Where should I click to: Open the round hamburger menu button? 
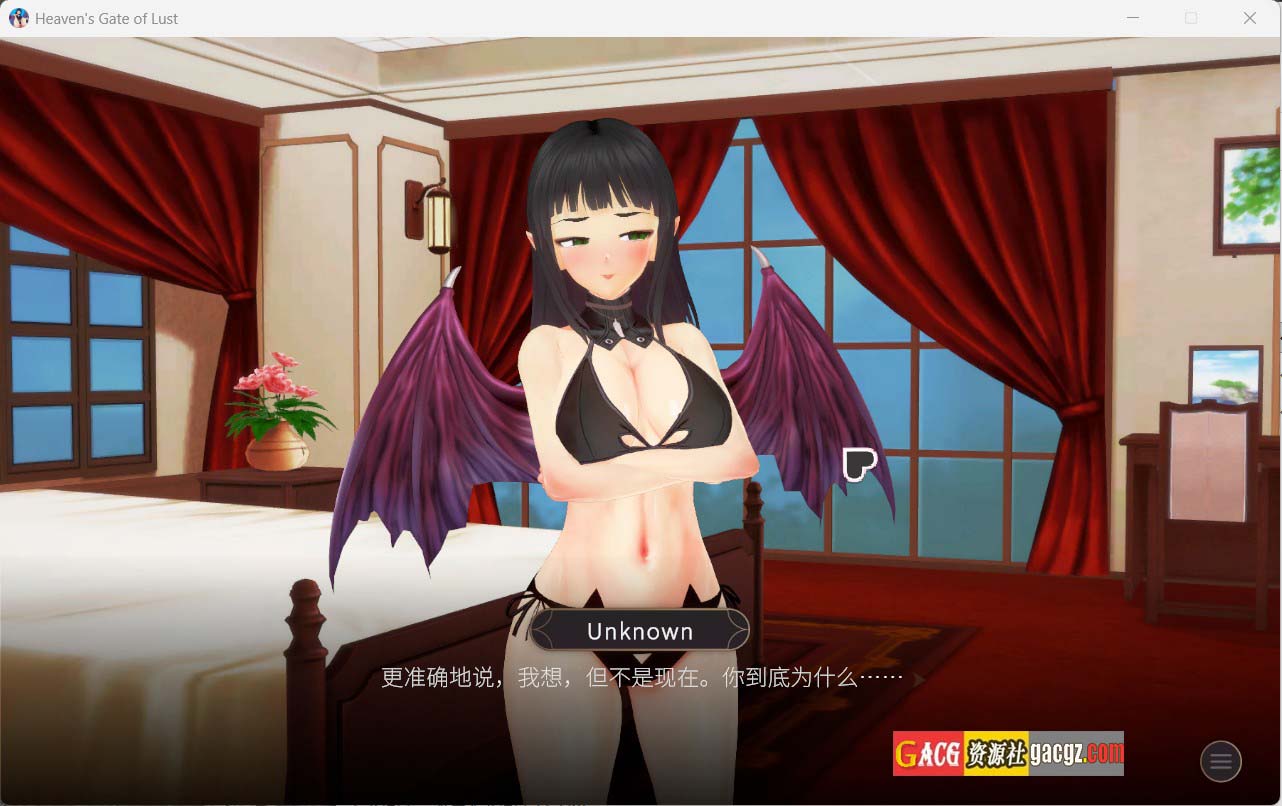(x=1220, y=762)
